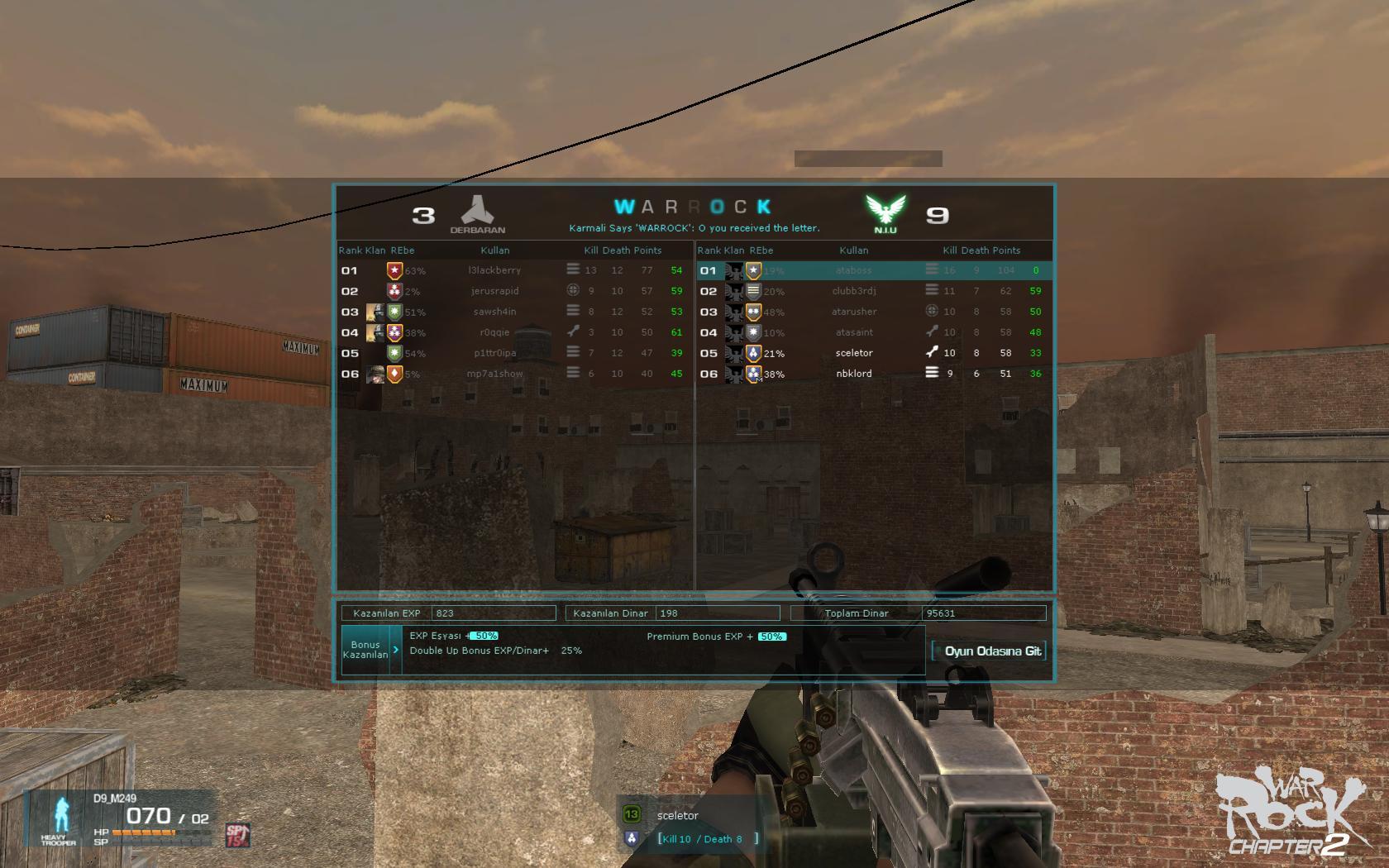
Task: Select player row sceletor
Action: [x=853, y=353]
